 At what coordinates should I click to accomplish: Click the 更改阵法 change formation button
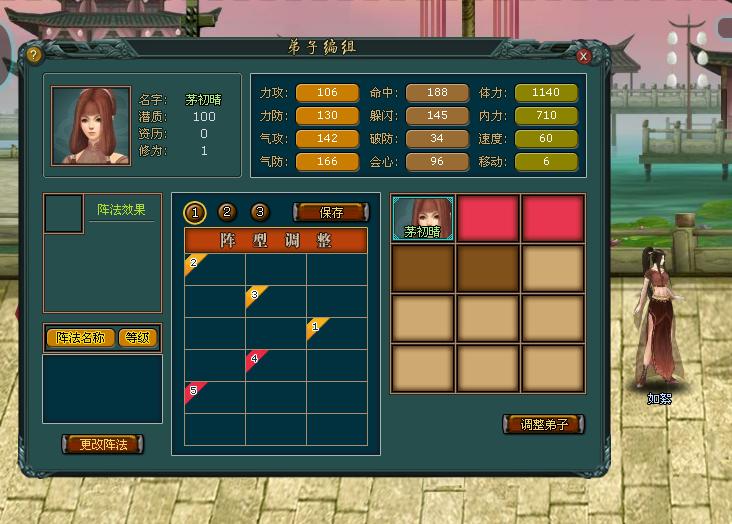click(103, 443)
